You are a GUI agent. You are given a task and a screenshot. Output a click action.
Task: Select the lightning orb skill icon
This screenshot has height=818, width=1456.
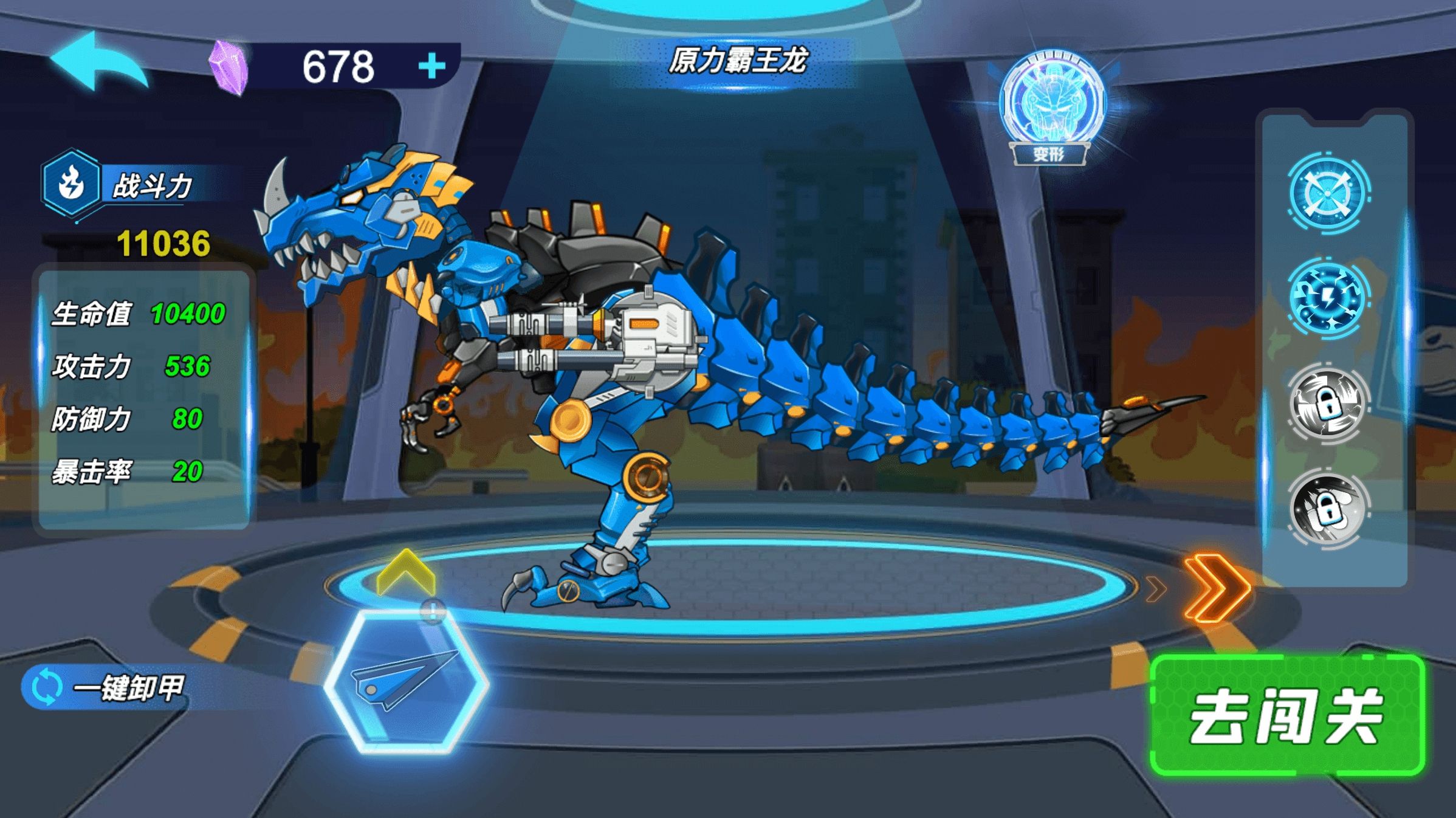point(1328,298)
